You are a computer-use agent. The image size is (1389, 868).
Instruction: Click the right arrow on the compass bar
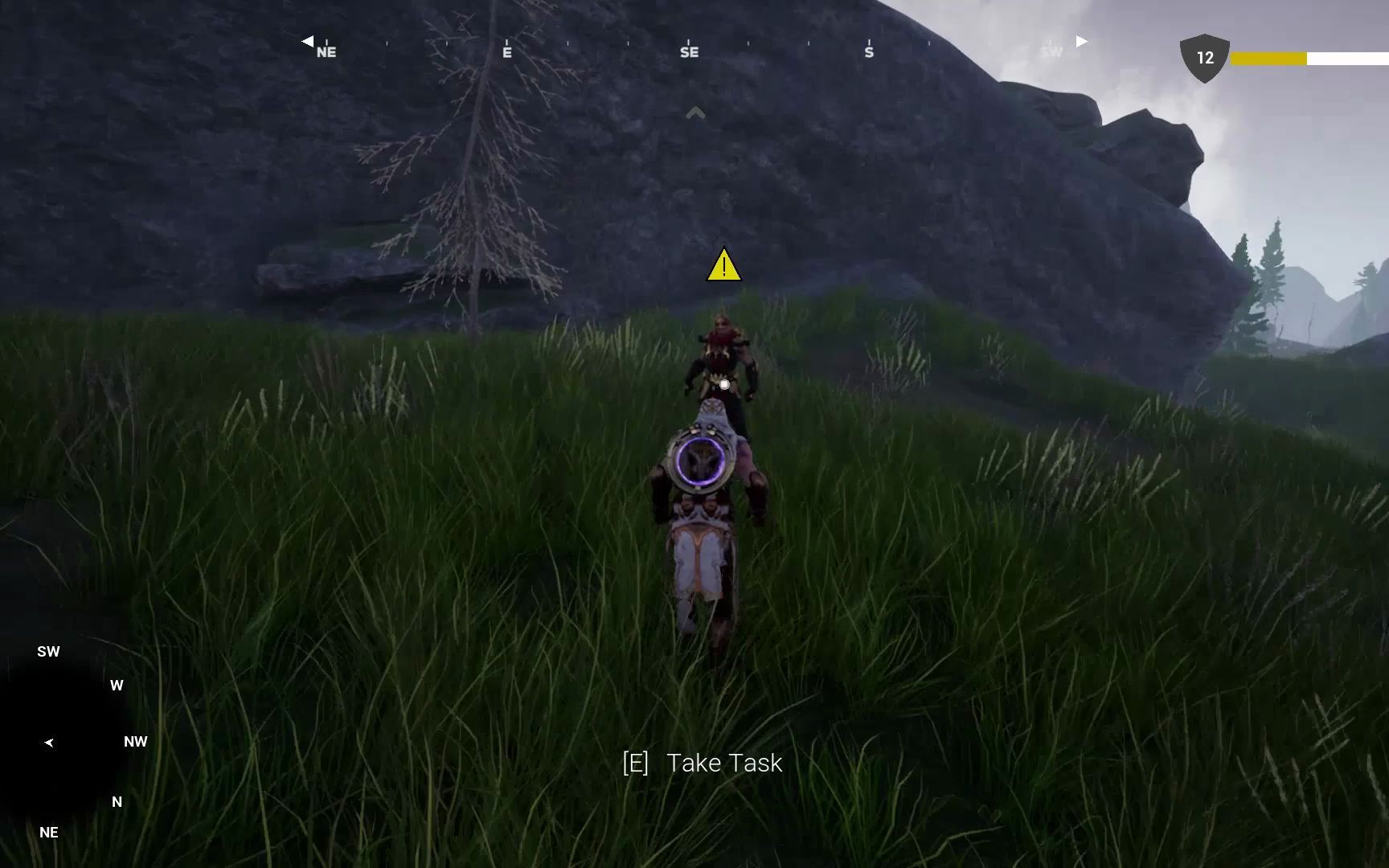(x=1081, y=40)
